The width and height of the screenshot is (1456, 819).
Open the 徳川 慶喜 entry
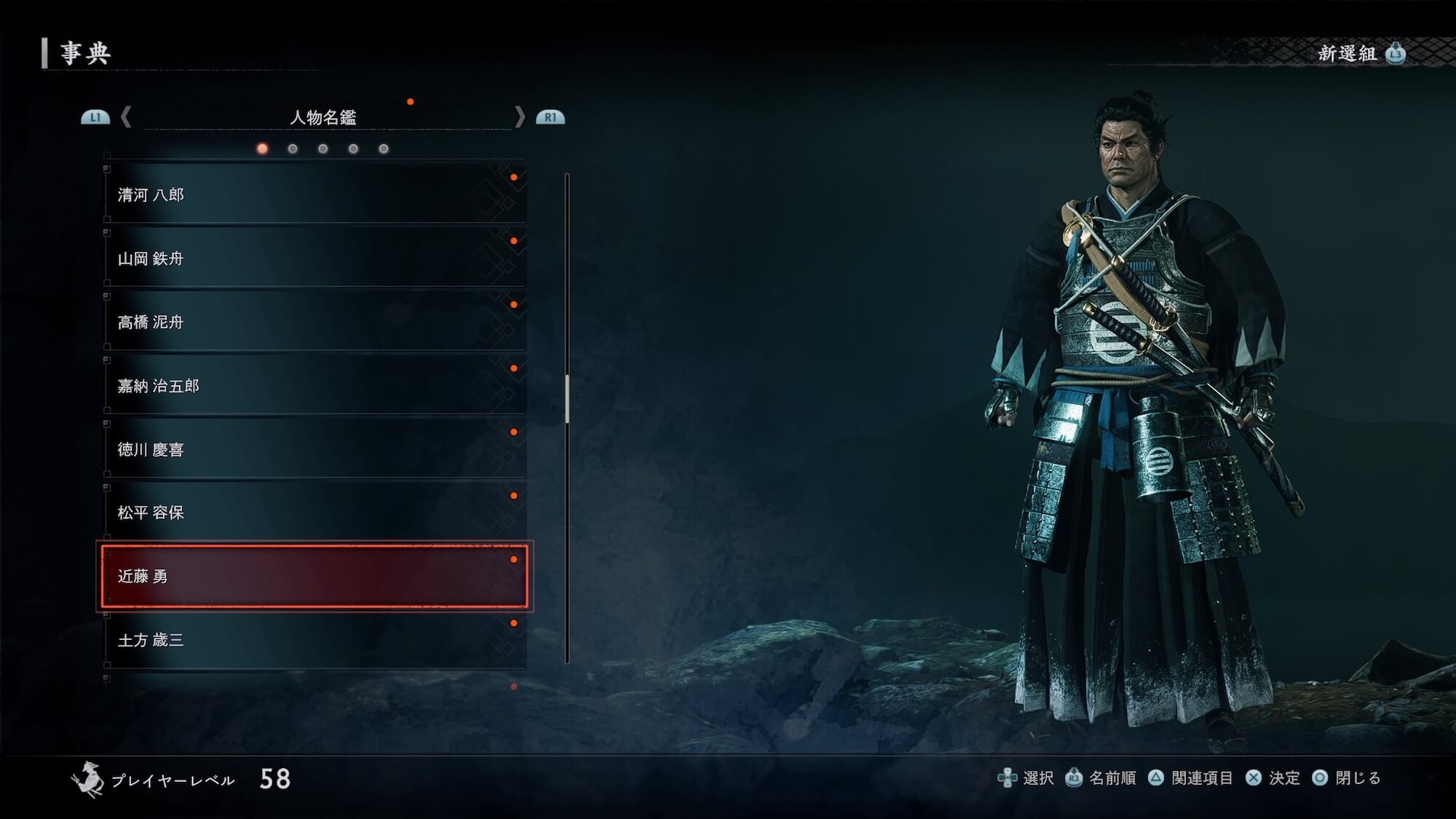[x=314, y=449]
